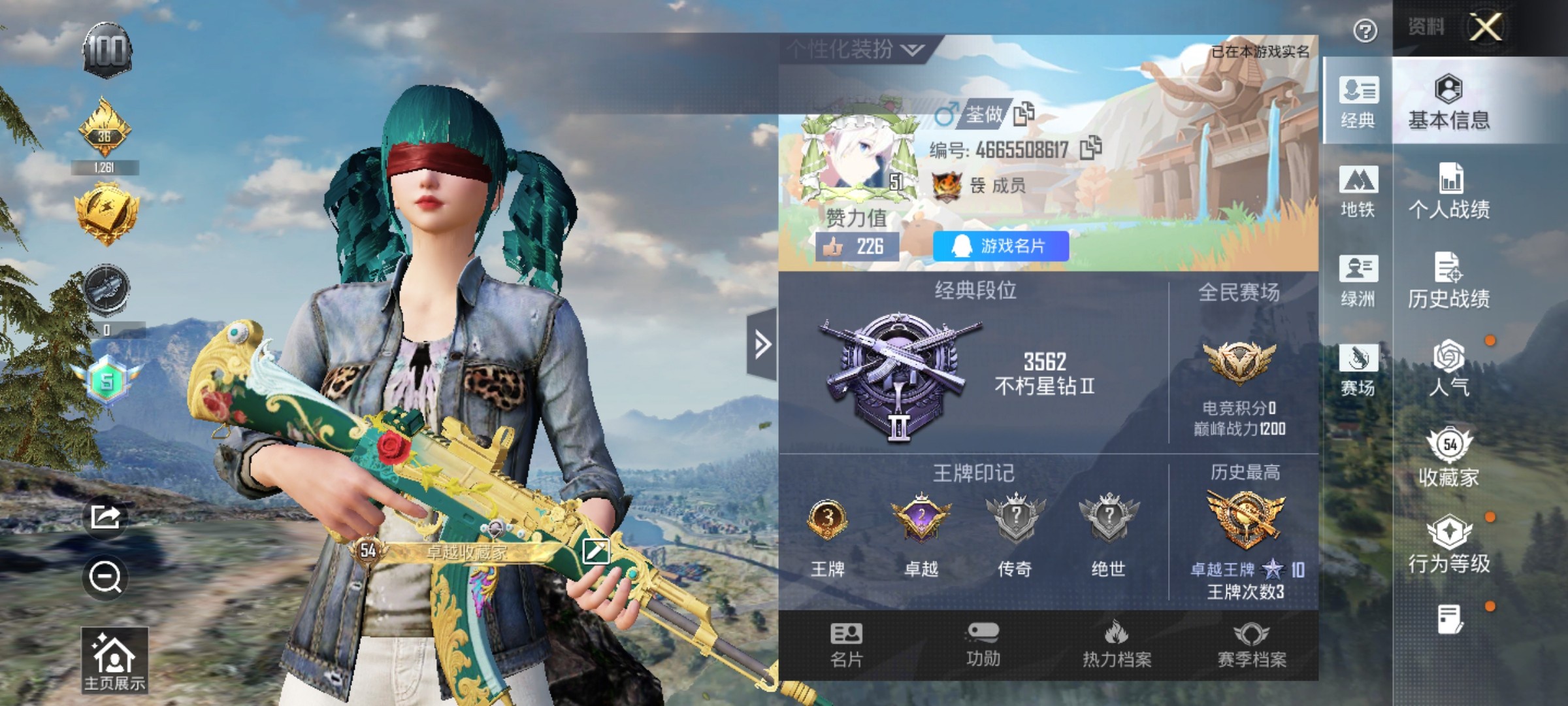The height and width of the screenshot is (706, 1568).
Task: Switch to the 地铁 mode tab
Action: (x=1358, y=192)
